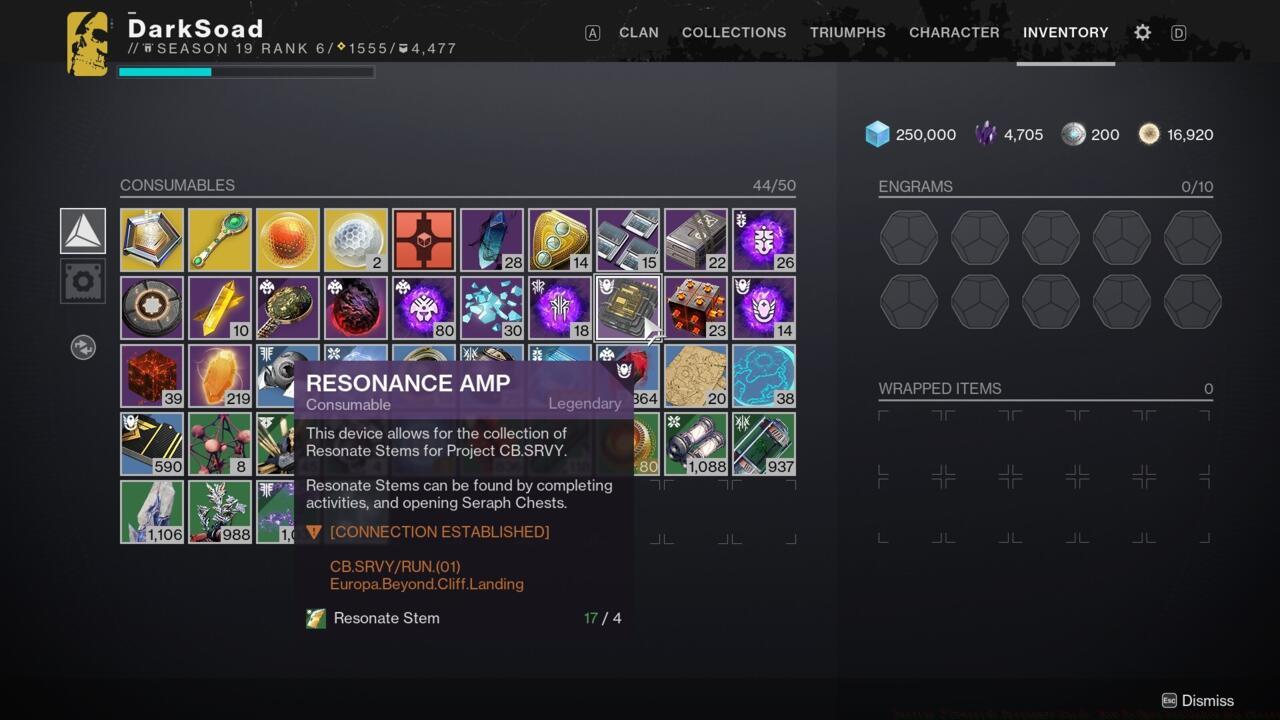Click the D roster icon top right
The height and width of the screenshot is (720, 1280).
[x=1178, y=32]
